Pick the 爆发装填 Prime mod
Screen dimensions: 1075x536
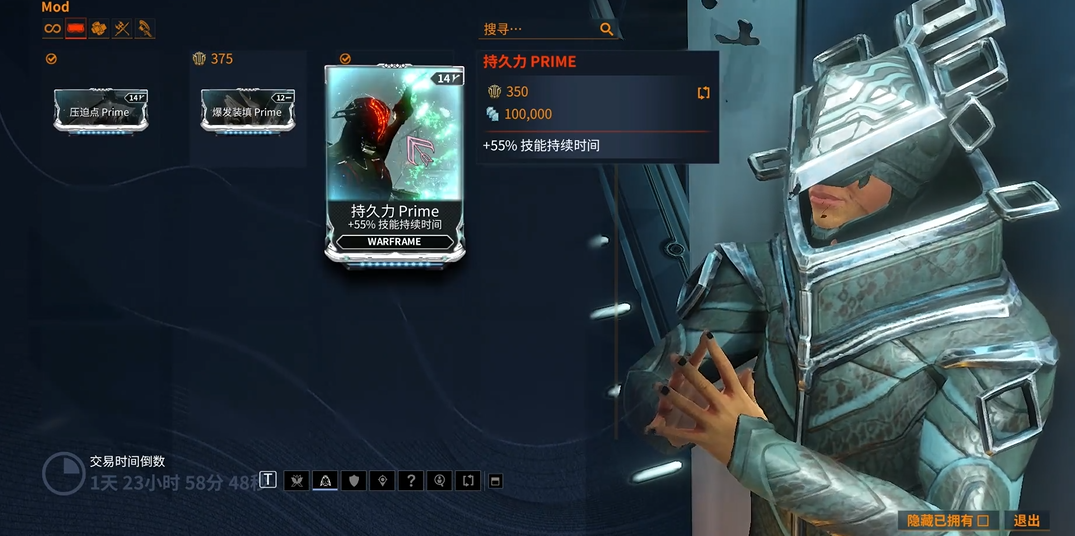pos(247,110)
